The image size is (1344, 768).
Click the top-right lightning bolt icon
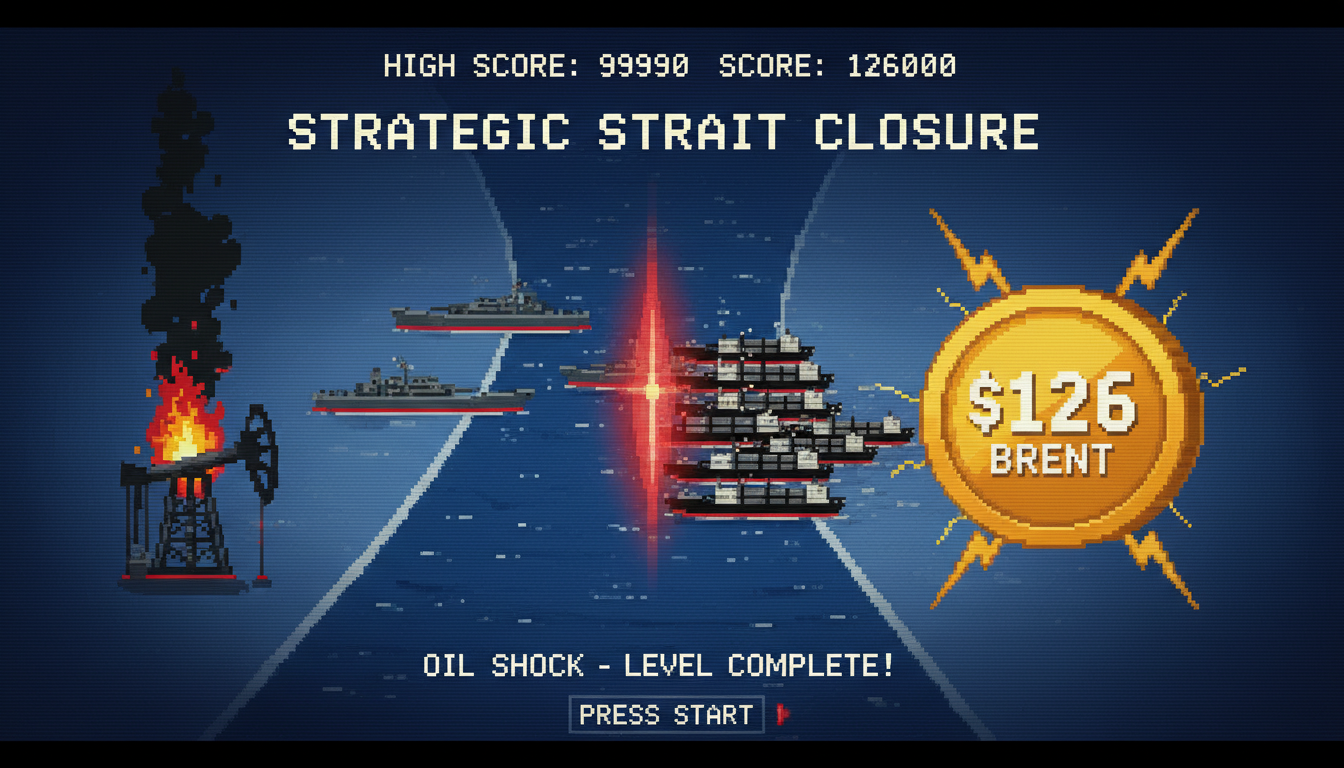coord(1160,250)
